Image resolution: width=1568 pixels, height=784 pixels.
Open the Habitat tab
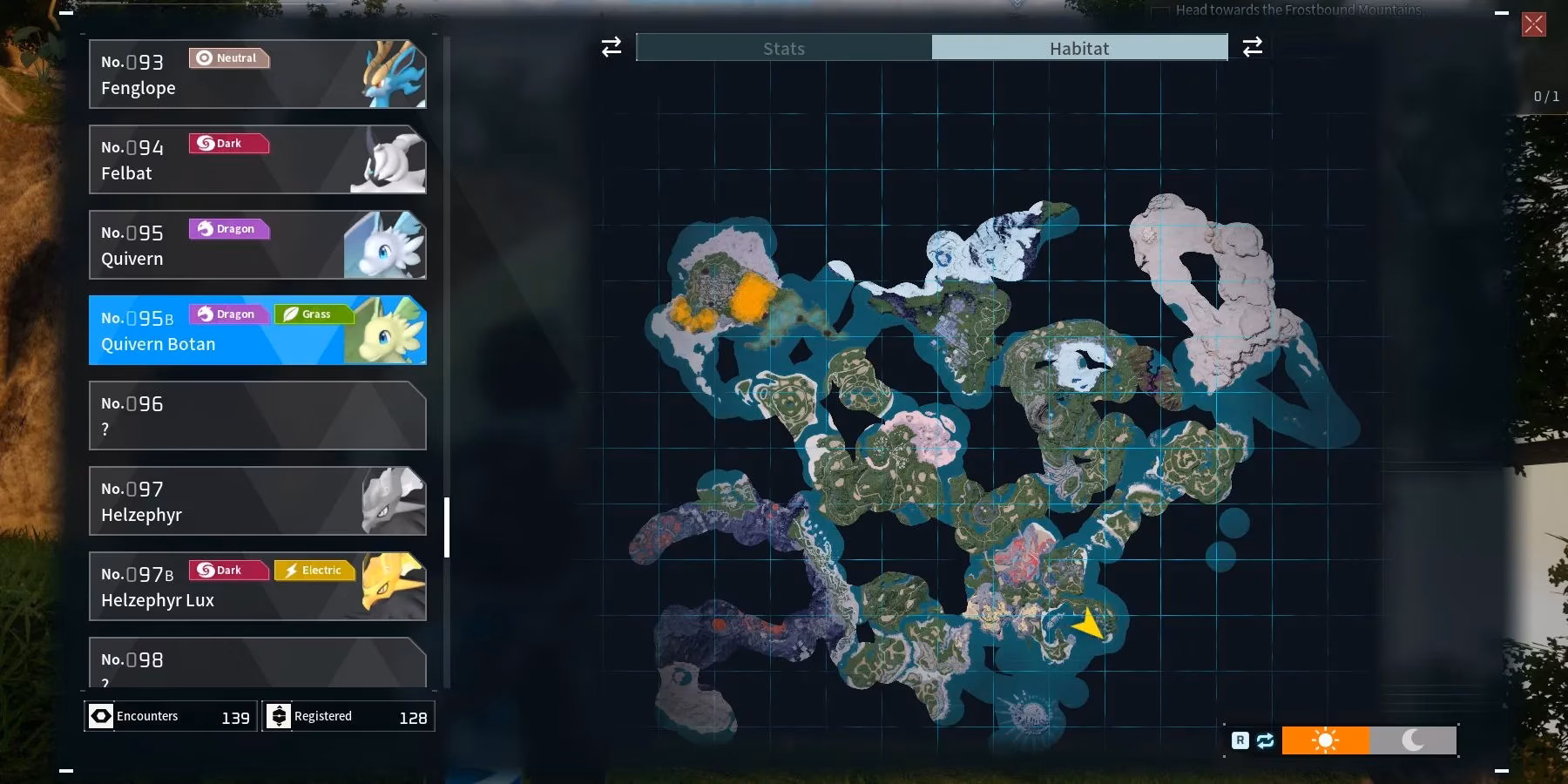pyautogui.click(x=1079, y=48)
